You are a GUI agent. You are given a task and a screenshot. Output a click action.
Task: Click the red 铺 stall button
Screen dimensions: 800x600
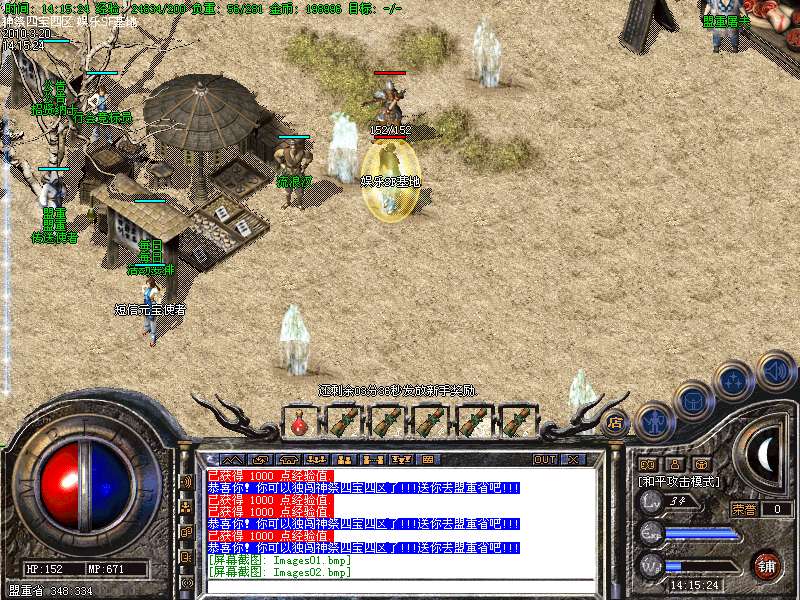(767, 565)
